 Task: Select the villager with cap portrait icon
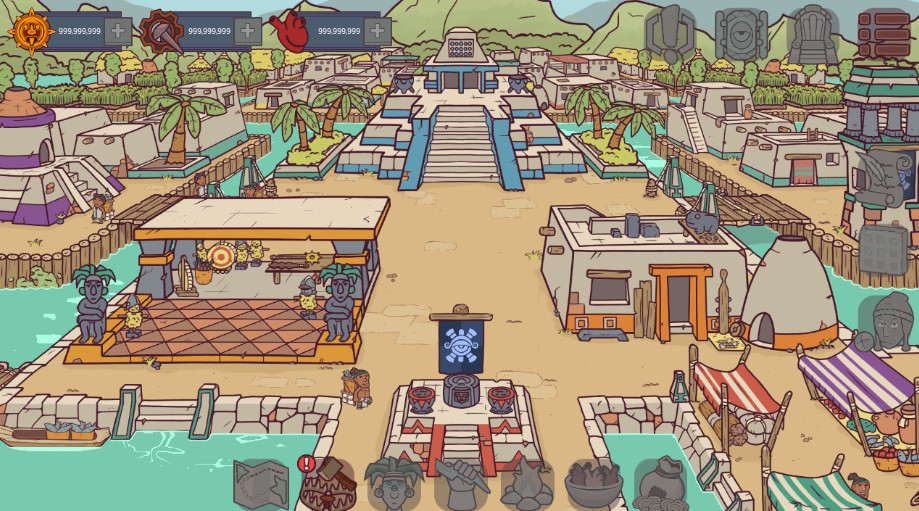coord(888,322)
